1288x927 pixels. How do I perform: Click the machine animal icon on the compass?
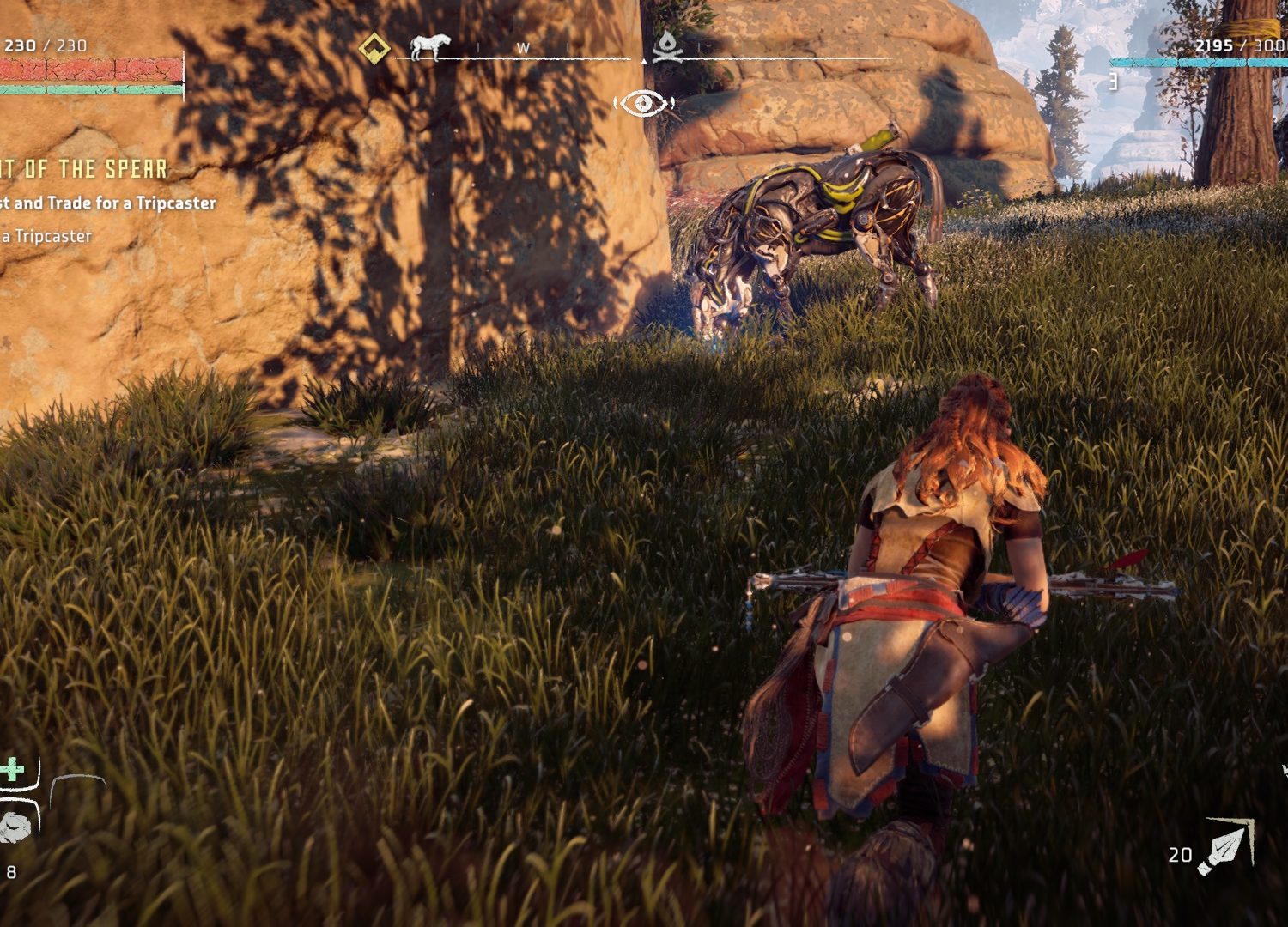point(429,46)
